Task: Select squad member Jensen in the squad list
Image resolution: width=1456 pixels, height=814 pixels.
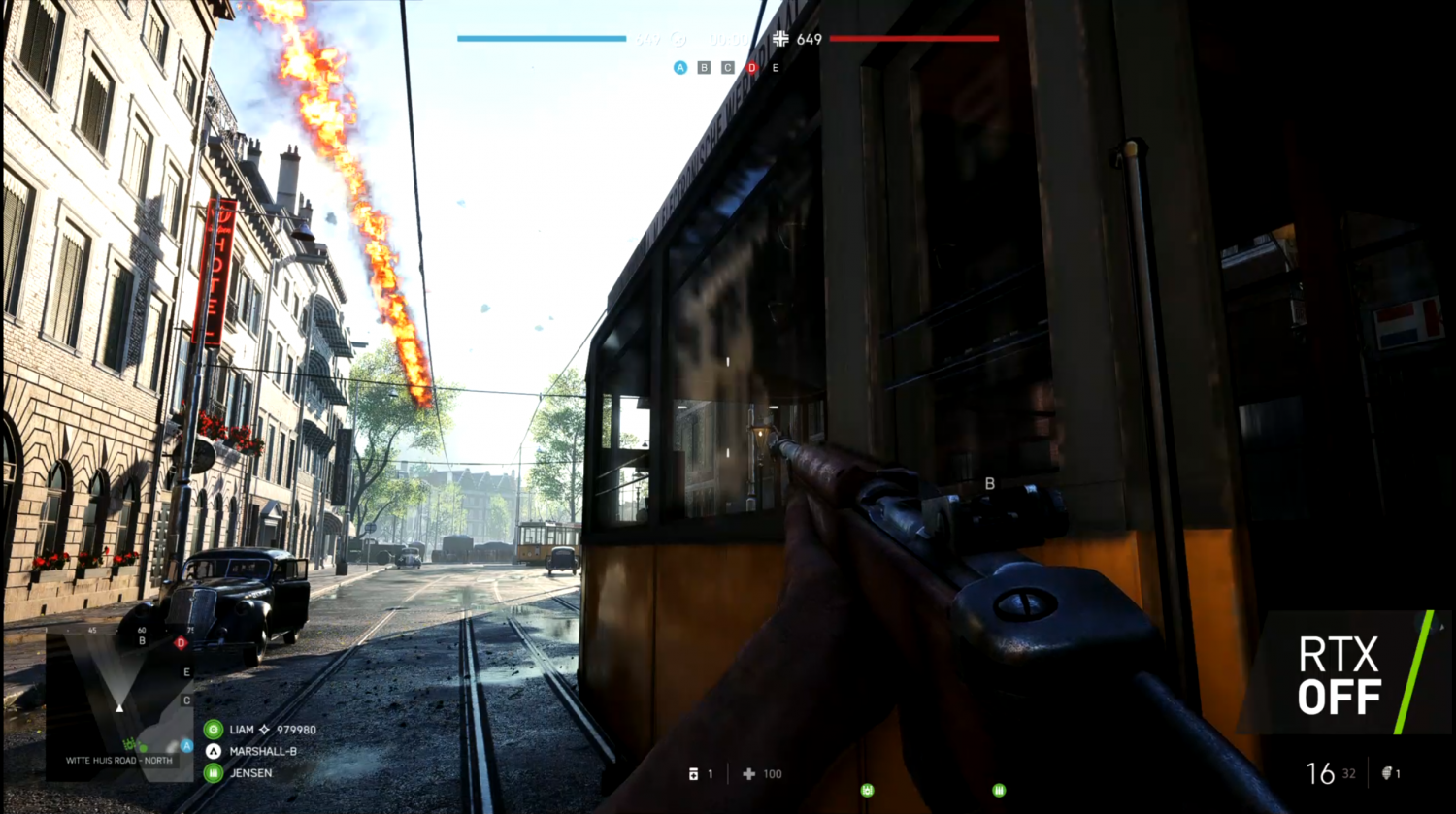Action: pyautogui.click(x=250, y=773)
